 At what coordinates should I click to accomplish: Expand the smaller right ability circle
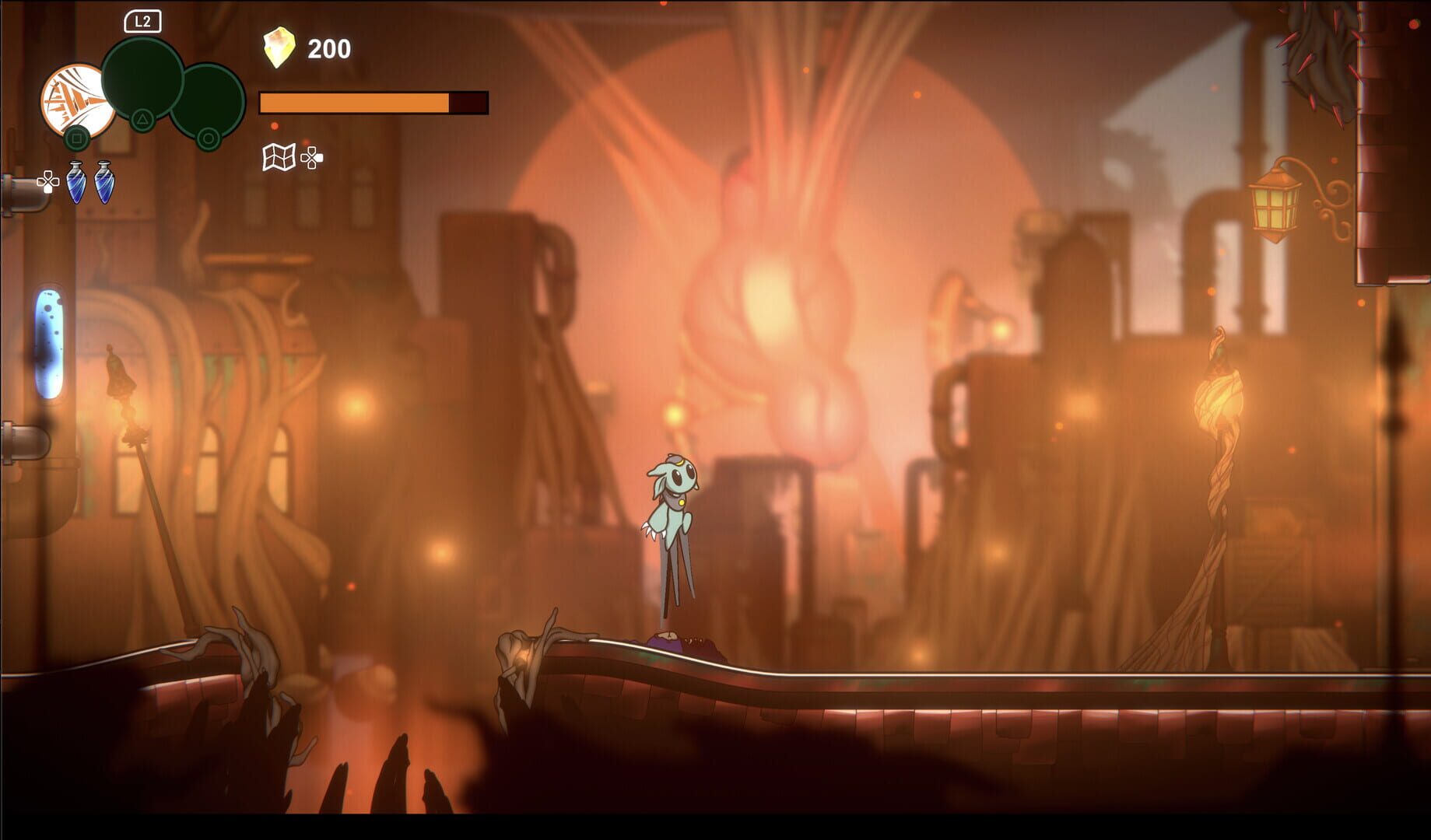click(x=209, y=106)
